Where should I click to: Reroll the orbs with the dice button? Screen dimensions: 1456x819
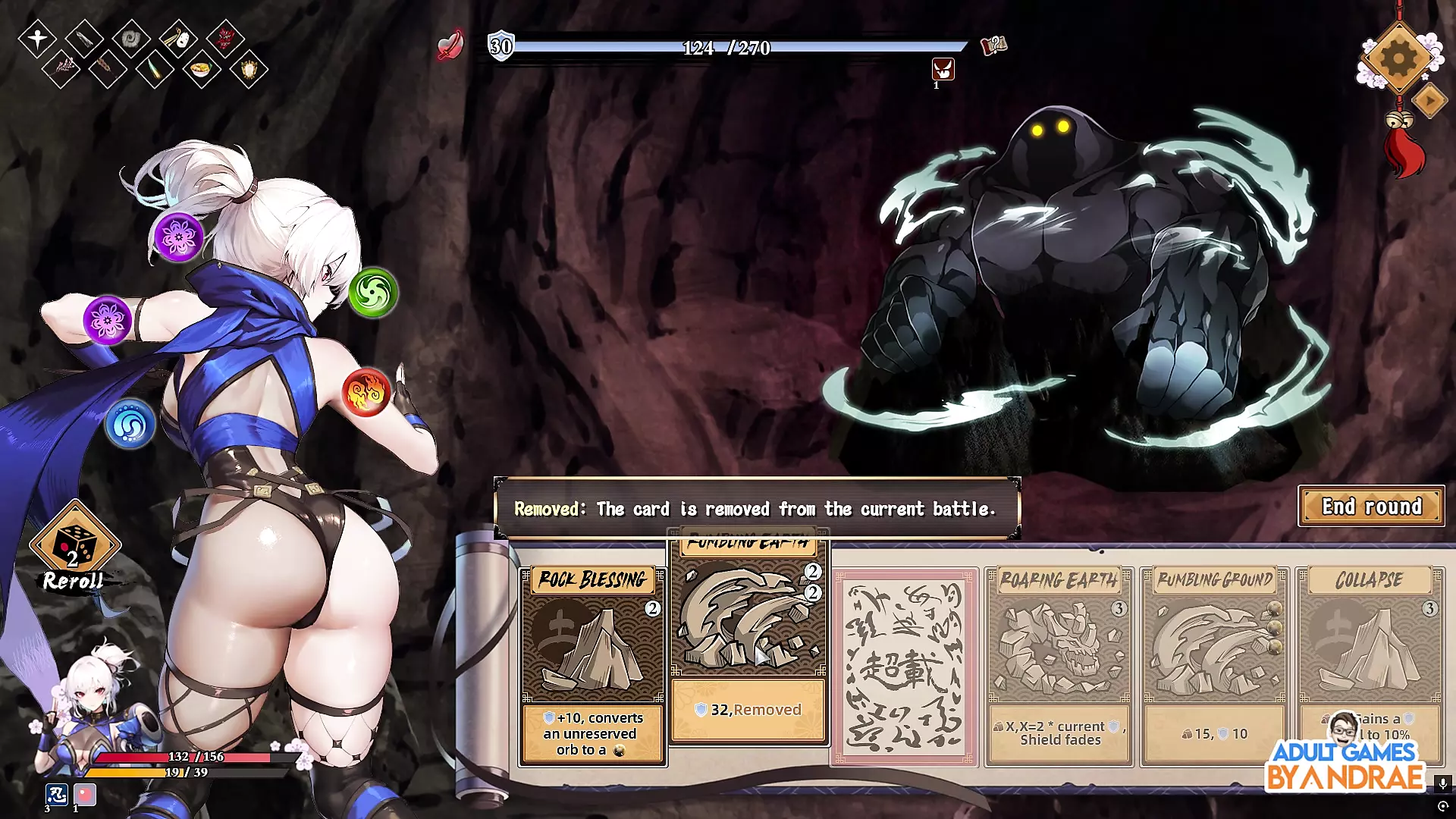click(x=74, y=548)
